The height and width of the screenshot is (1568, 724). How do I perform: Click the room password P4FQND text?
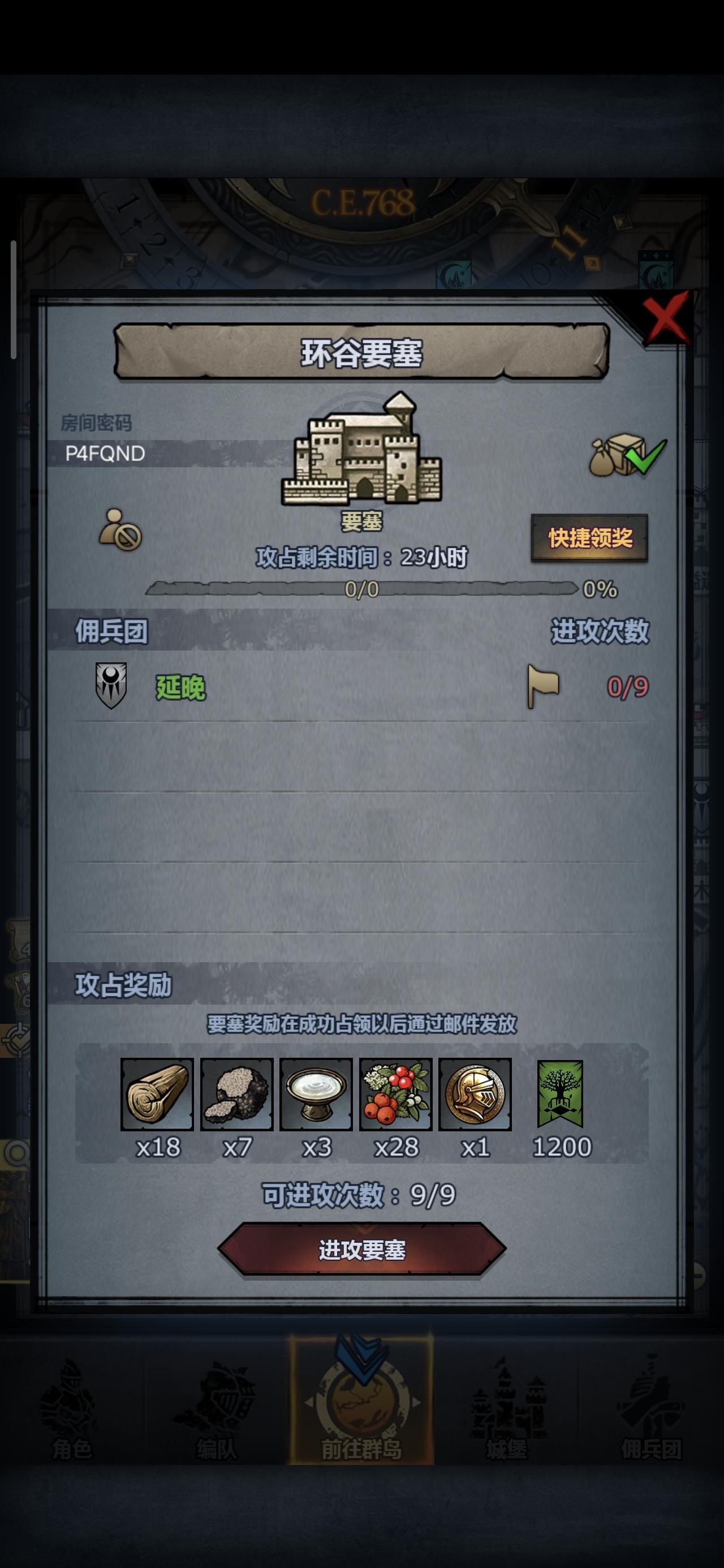click(x=105, y=454)
